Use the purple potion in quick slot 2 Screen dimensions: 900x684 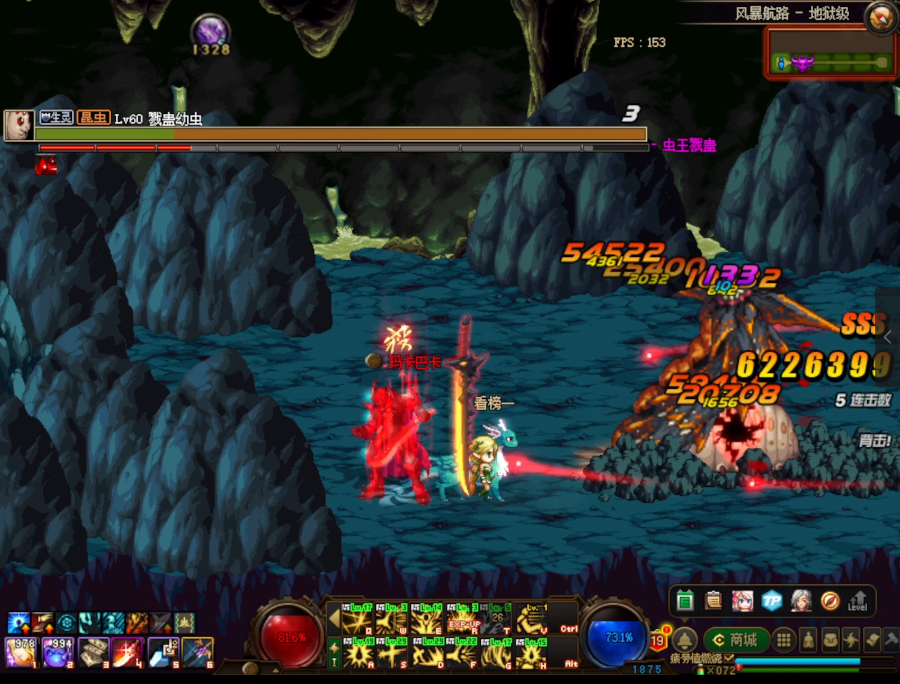pyautogui.click(x=58, y=653)
